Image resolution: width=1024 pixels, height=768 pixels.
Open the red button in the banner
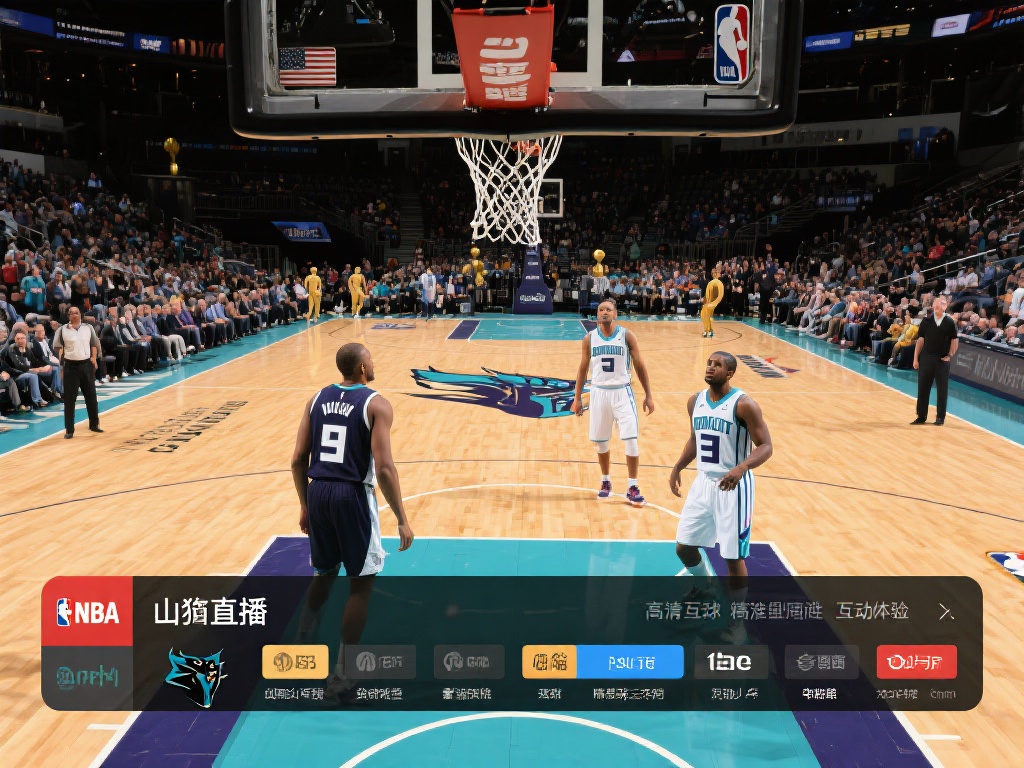[x=916, y=661]
